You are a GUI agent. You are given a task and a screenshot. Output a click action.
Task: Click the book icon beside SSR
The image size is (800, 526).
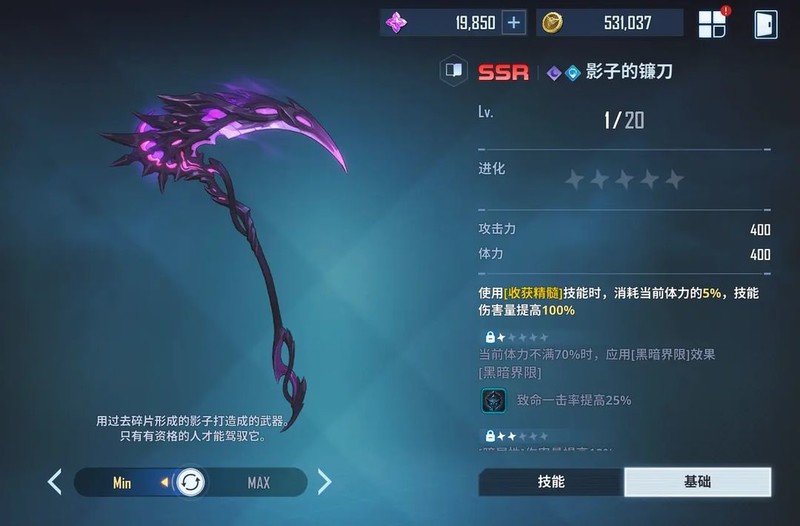pyautogui.click(x=454, y=71)
